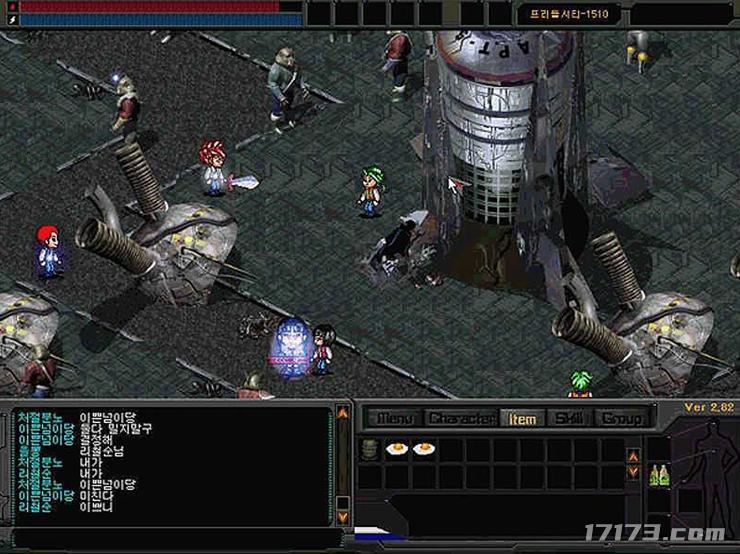Screen dimensions: 740x554
Task: Open the Group tab
Action: tap(621, 418)
